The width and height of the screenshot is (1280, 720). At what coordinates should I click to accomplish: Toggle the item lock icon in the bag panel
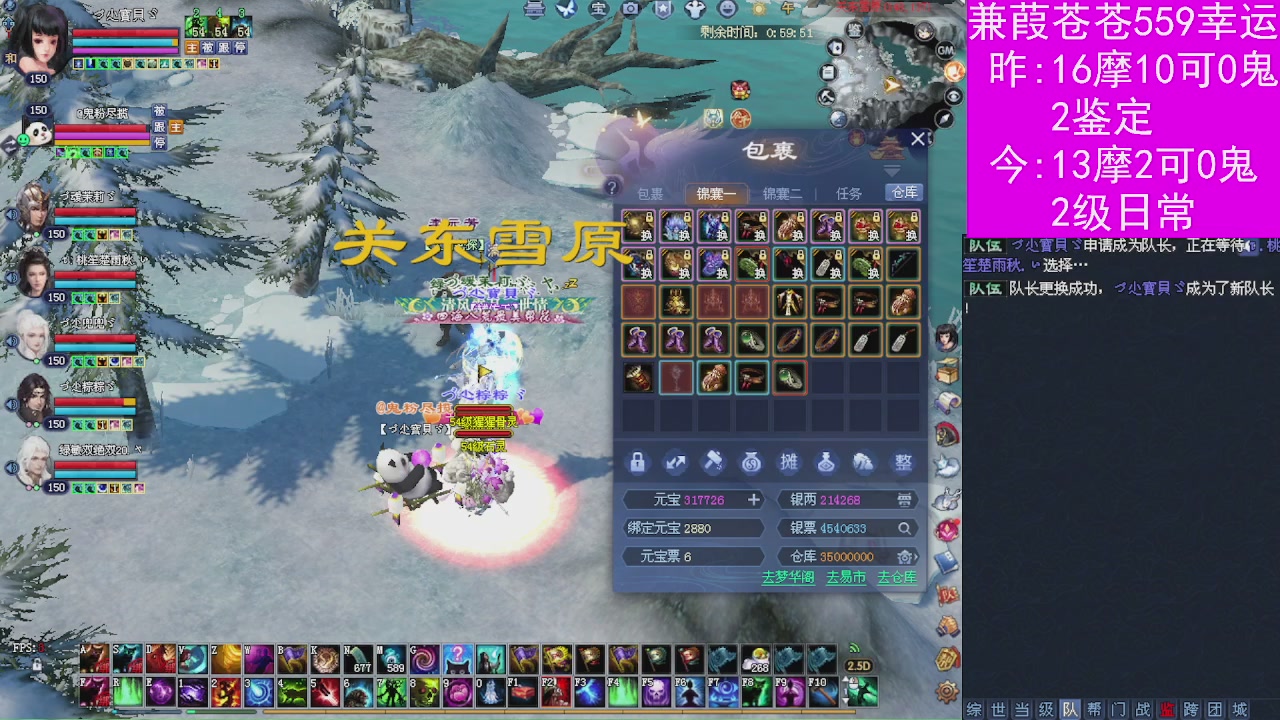(637, 462)
